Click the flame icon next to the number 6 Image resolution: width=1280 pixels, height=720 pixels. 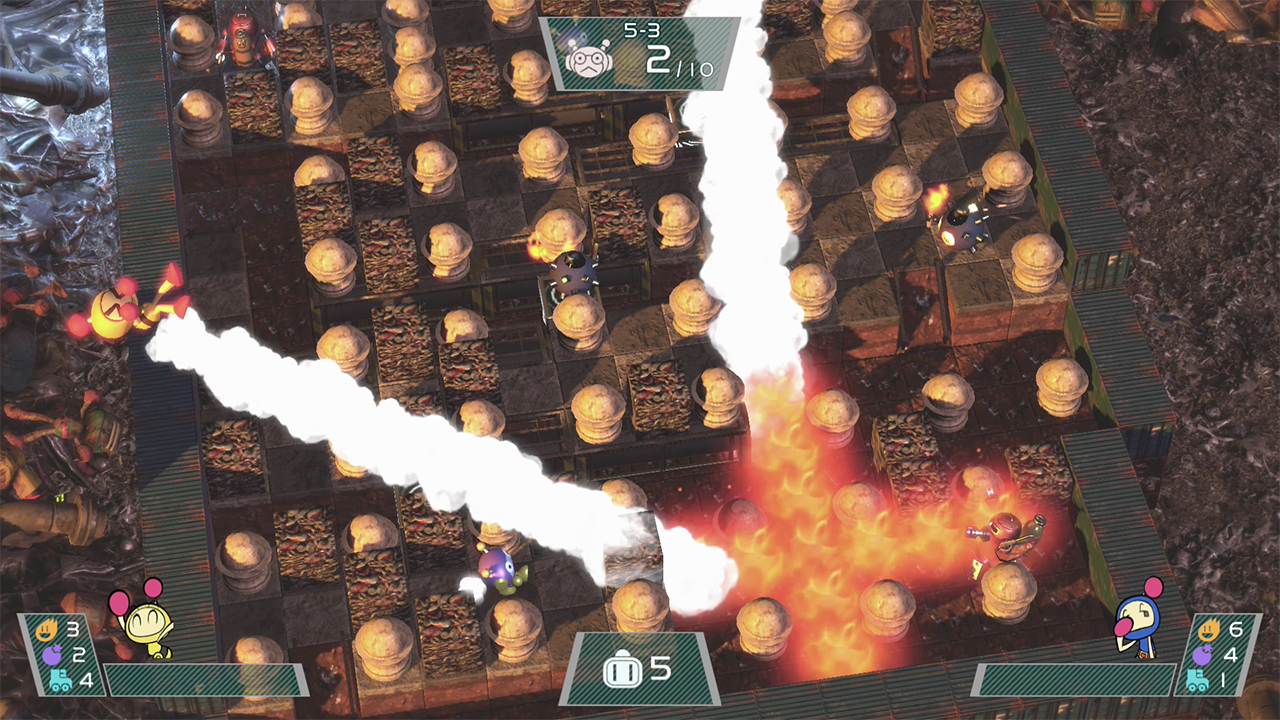click(x=1209, y=629)
